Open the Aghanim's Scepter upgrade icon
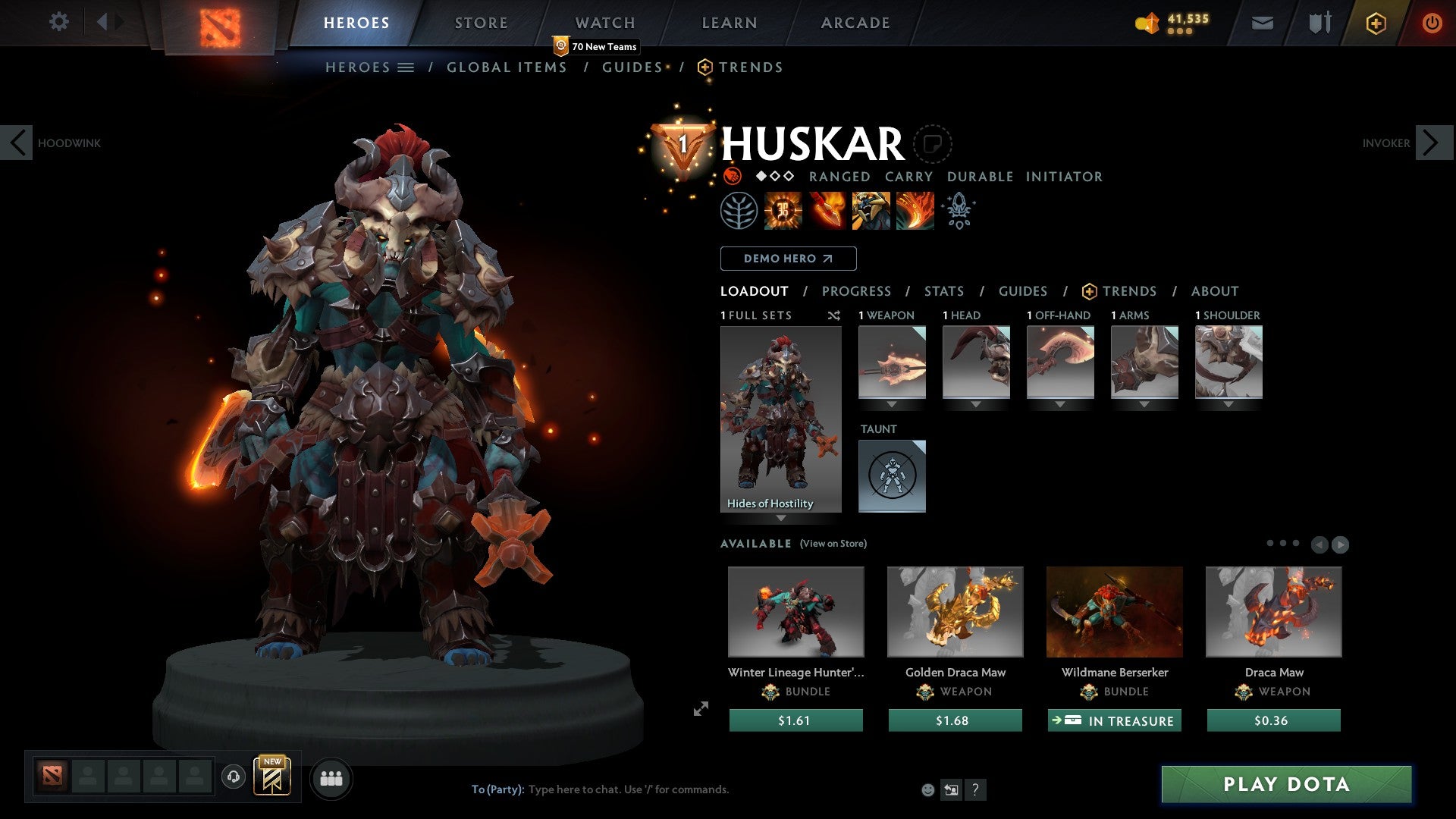The height and width of the screenshot is (819, 1456). pos(958,211)
